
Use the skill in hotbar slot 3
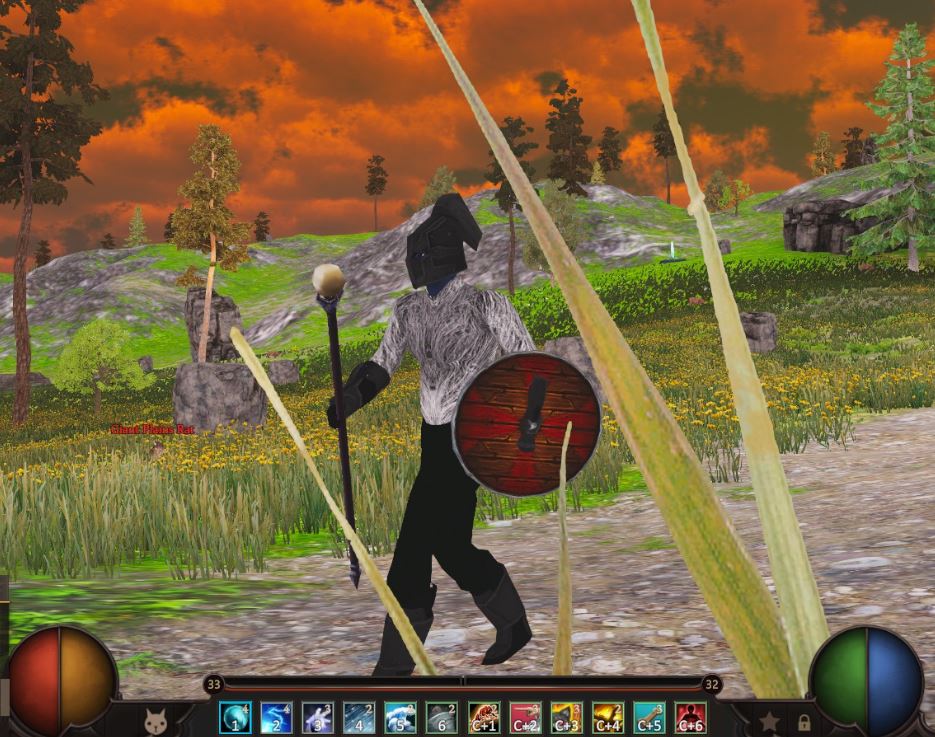318,717
